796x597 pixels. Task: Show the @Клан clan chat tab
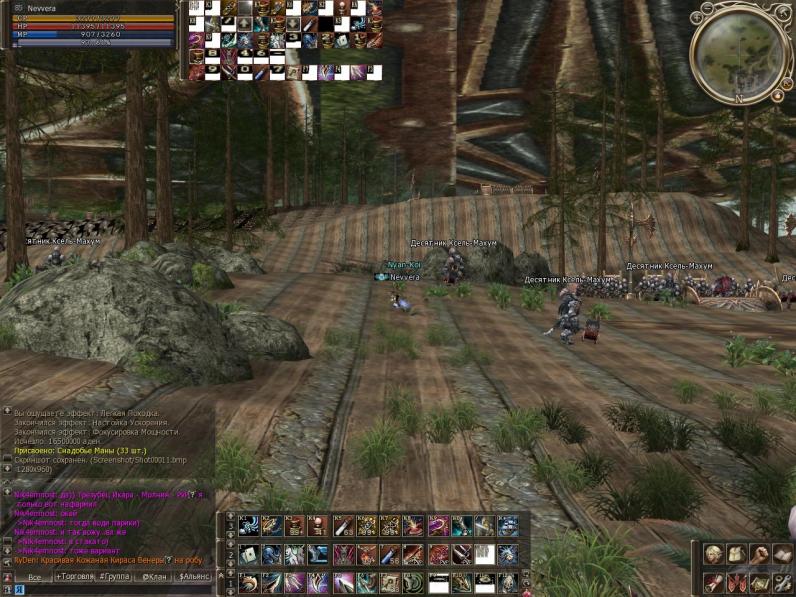pos(153,577)
